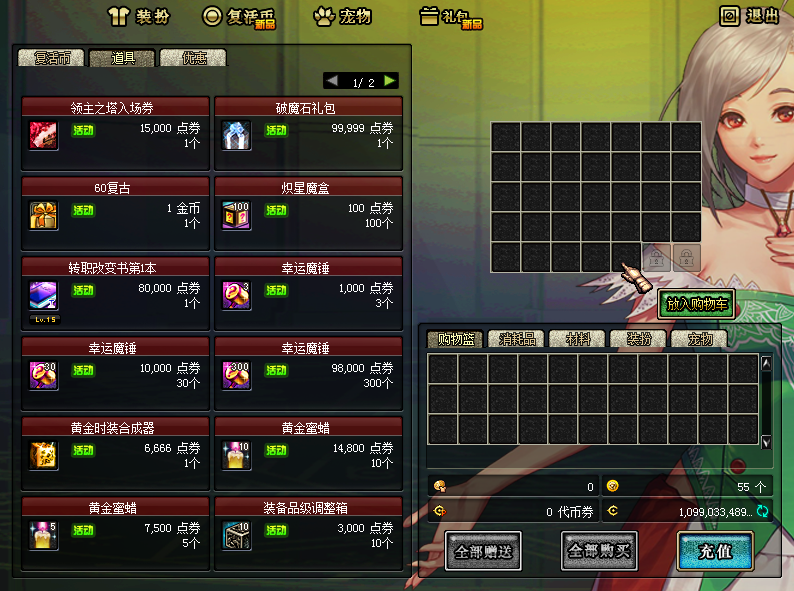Screen dimensions: 794x591
Task: Open the 充值 recharge button
Action: click(x=714, y=551)
